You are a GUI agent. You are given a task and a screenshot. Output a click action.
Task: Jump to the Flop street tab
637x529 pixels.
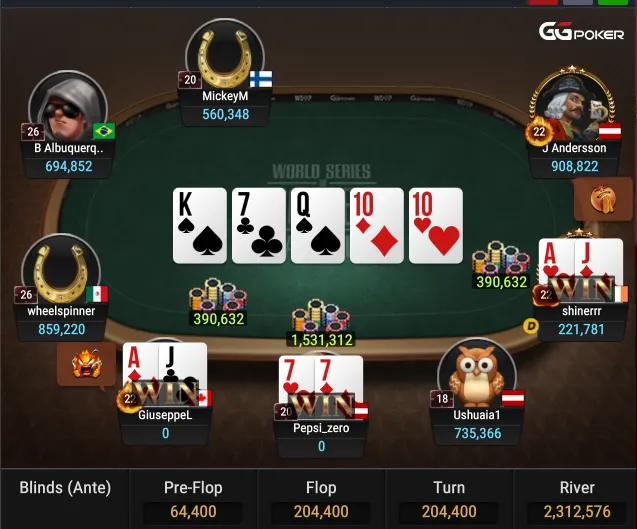pyautogui.click(x=321, y=498)
